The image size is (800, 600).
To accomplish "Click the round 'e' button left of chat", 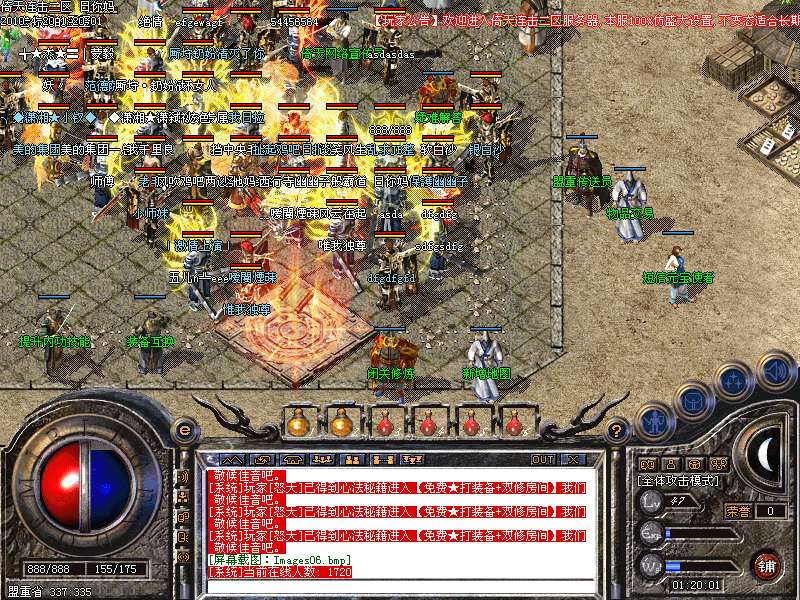I will (x=184, y=430).
